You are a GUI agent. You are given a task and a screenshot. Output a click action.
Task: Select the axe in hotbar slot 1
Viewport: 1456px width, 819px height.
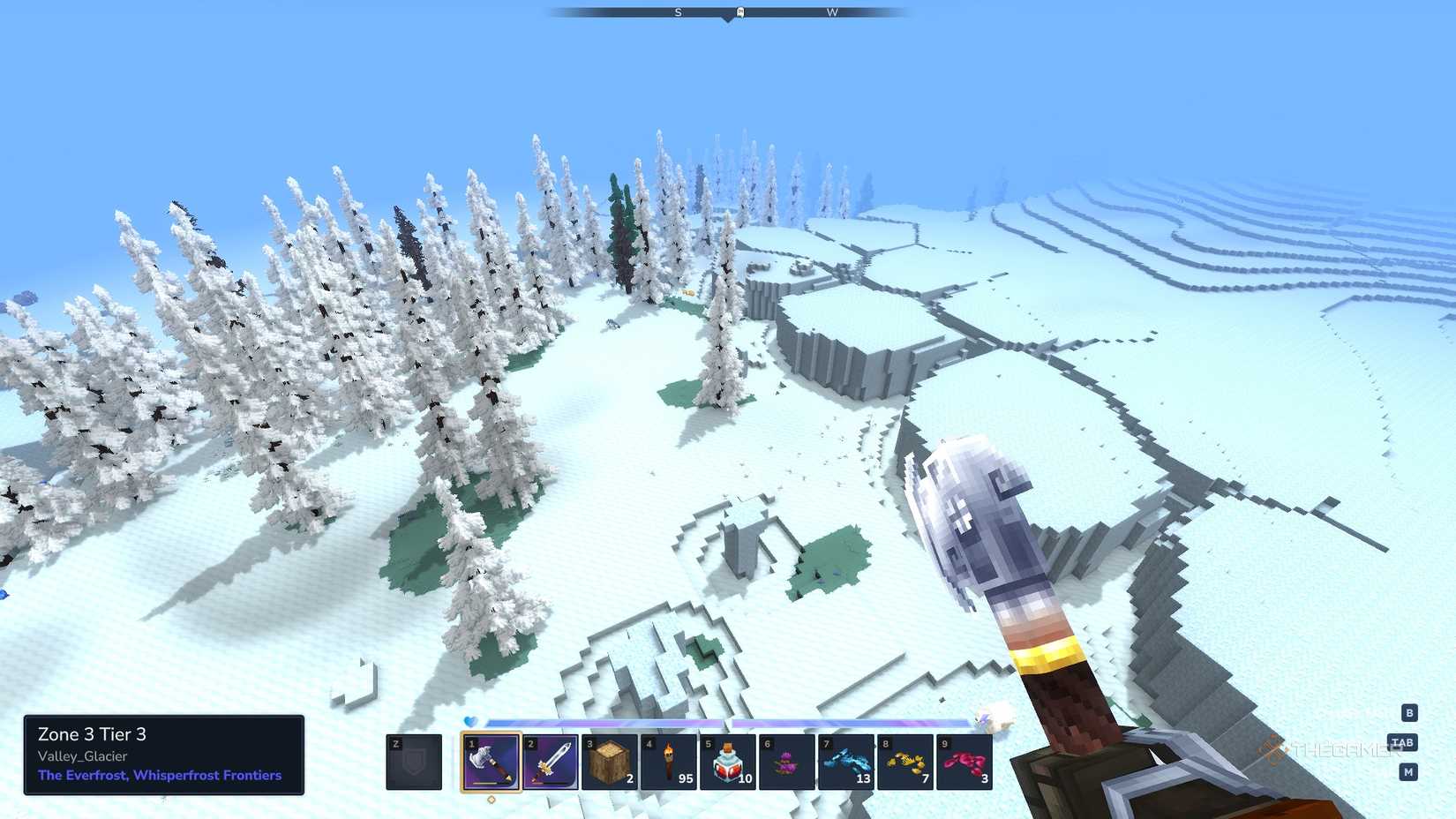tap(492, 763)
